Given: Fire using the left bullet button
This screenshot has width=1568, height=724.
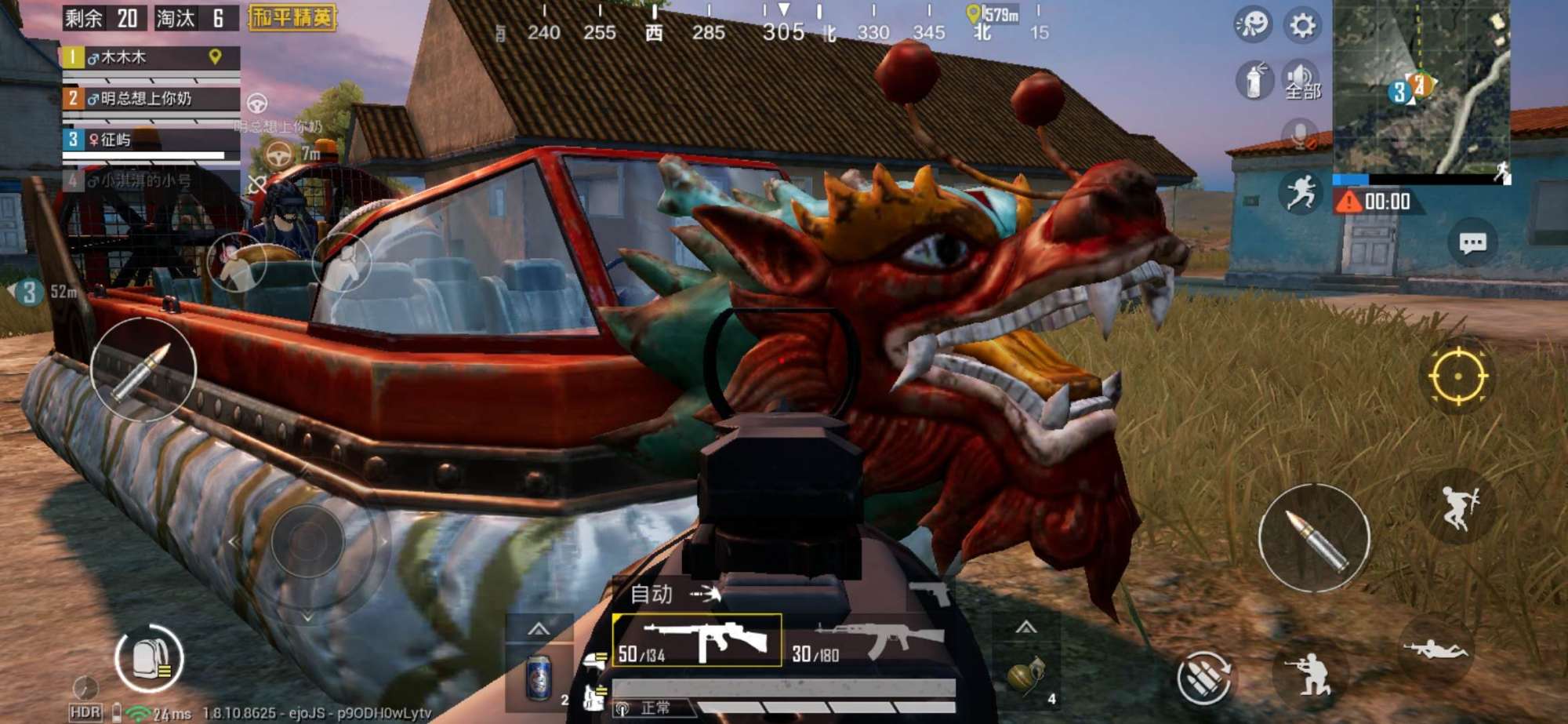Looking at the screenshot, I should tap(143, 370).
